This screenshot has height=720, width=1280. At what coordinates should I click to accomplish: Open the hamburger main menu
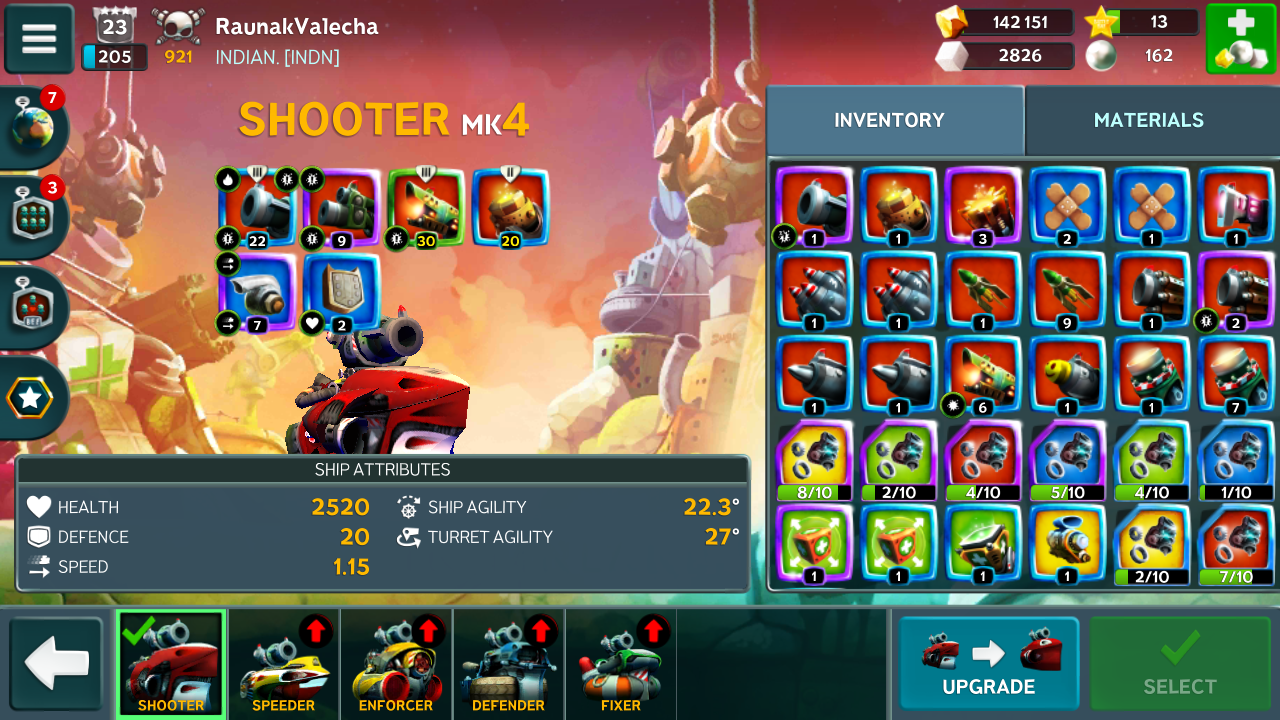tap(39, 38)
